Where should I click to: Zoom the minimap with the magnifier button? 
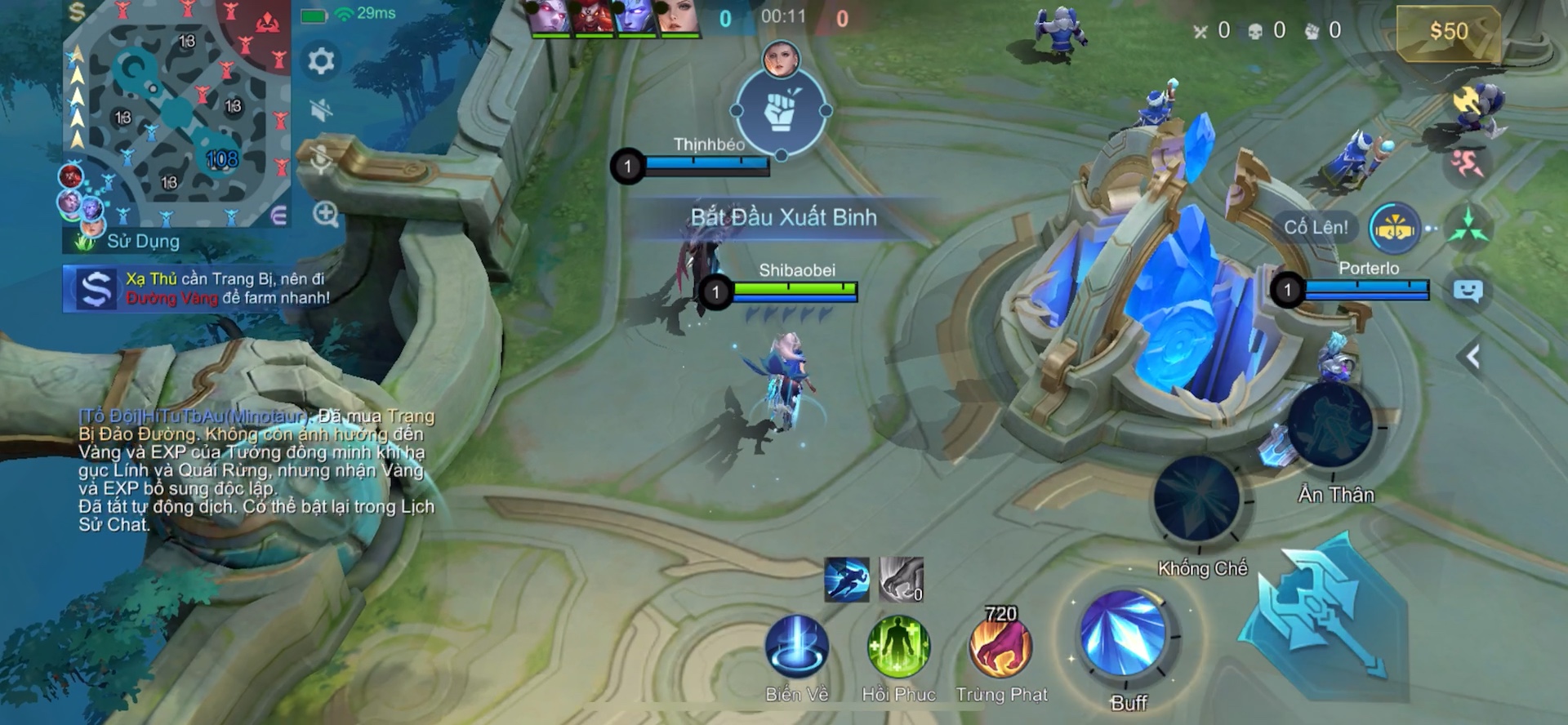click(326, 215)
